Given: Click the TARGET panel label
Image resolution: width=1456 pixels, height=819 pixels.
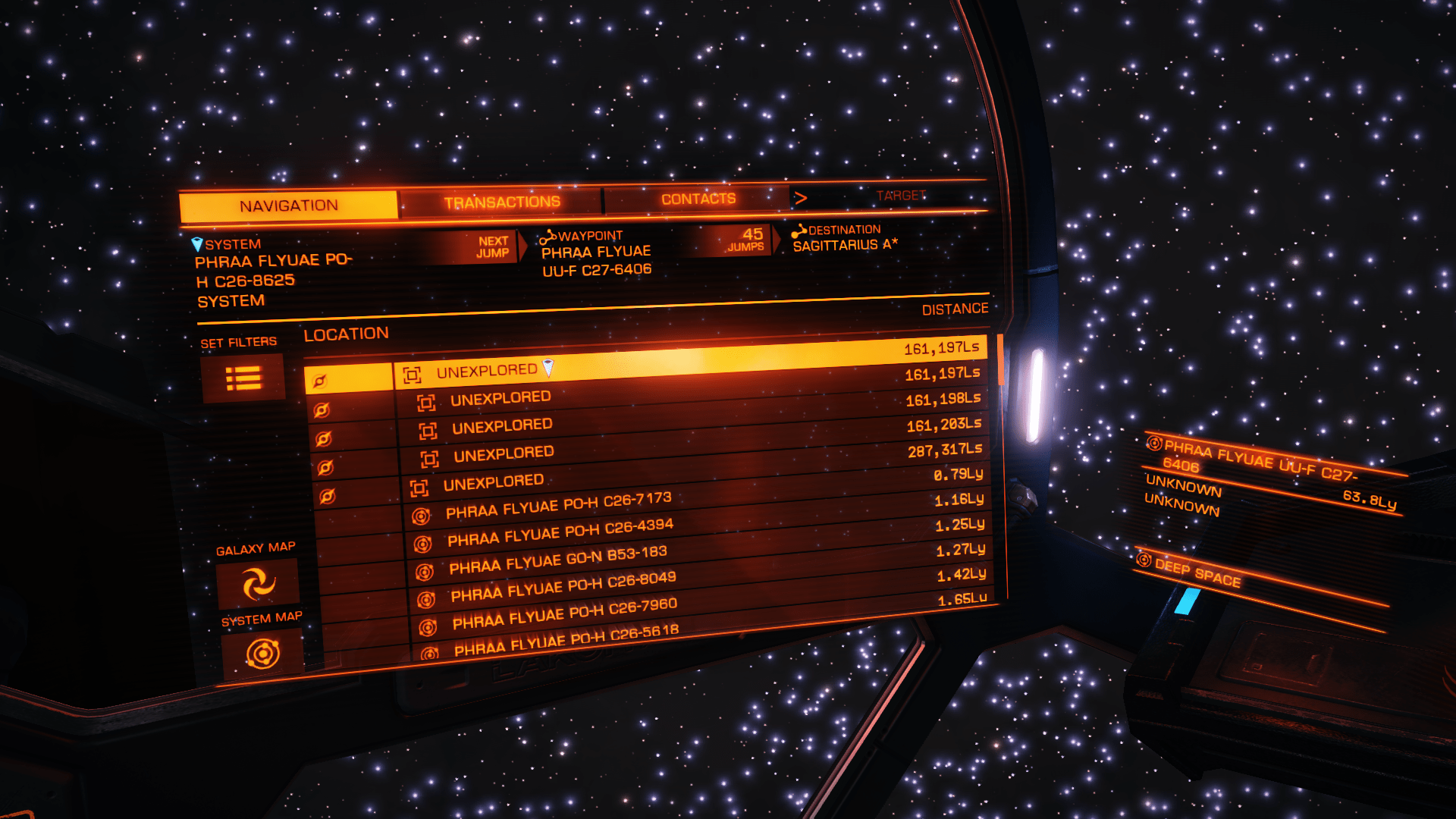Looking at the screenshot, I should click(x=901, y=194).
